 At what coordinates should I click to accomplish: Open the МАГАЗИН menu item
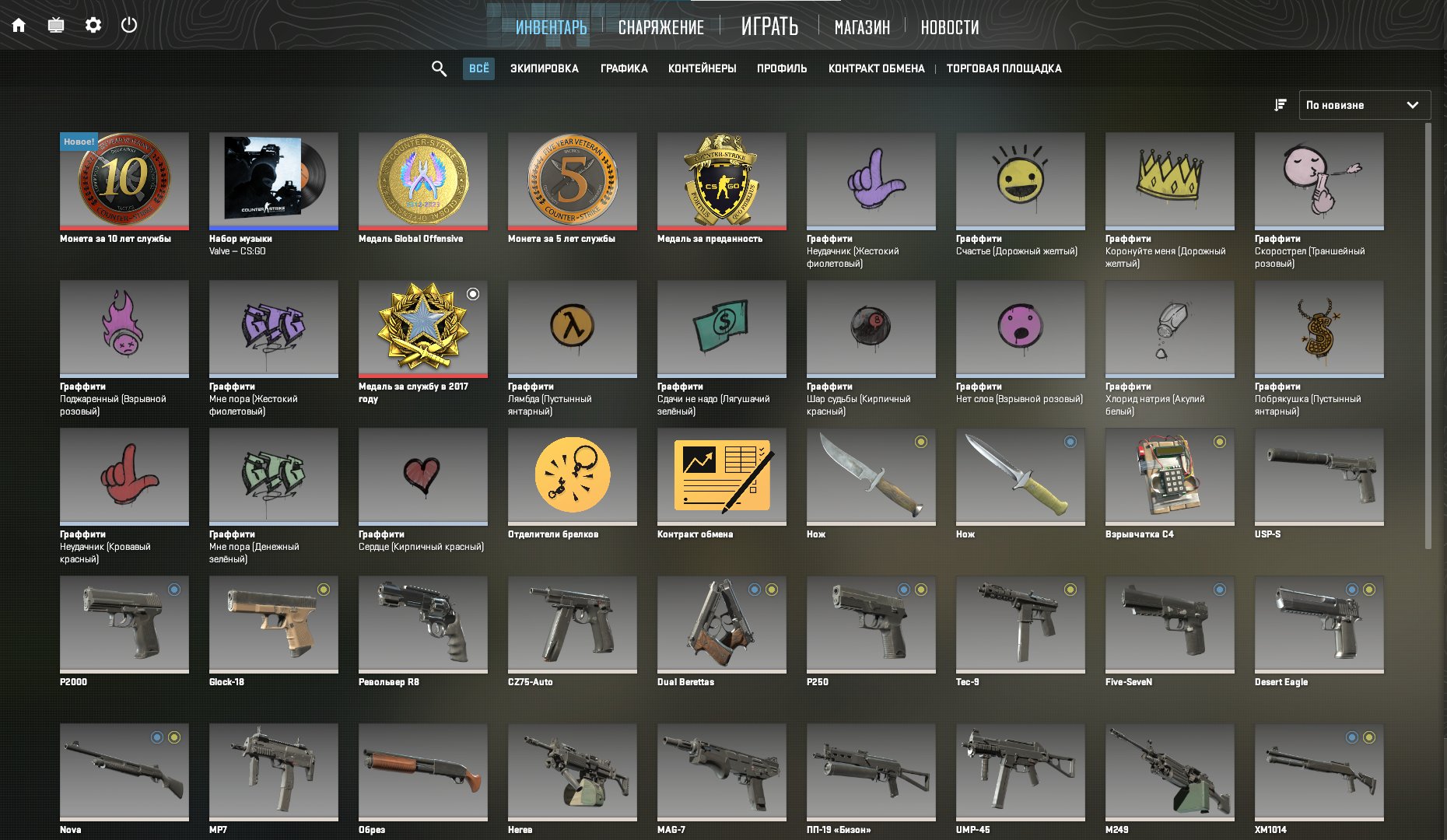[863, 27]
